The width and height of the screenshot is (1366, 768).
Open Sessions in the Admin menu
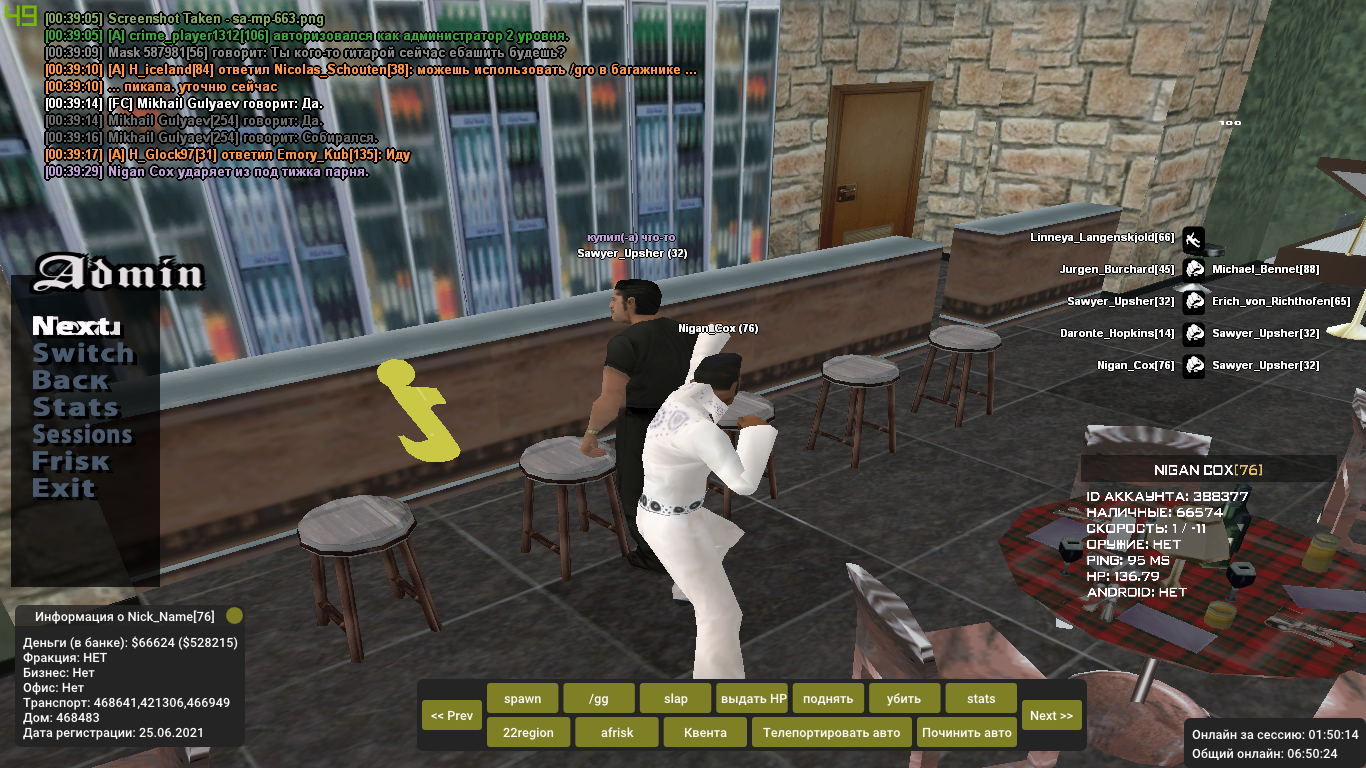[82, 434]
